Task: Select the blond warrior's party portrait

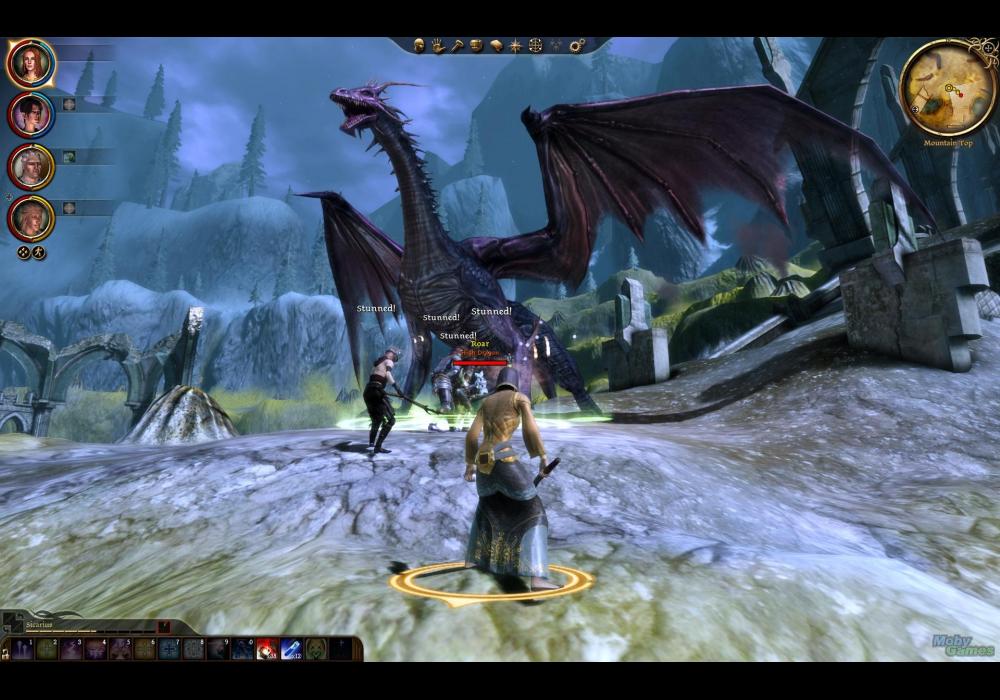Action: tap(30, 218)
